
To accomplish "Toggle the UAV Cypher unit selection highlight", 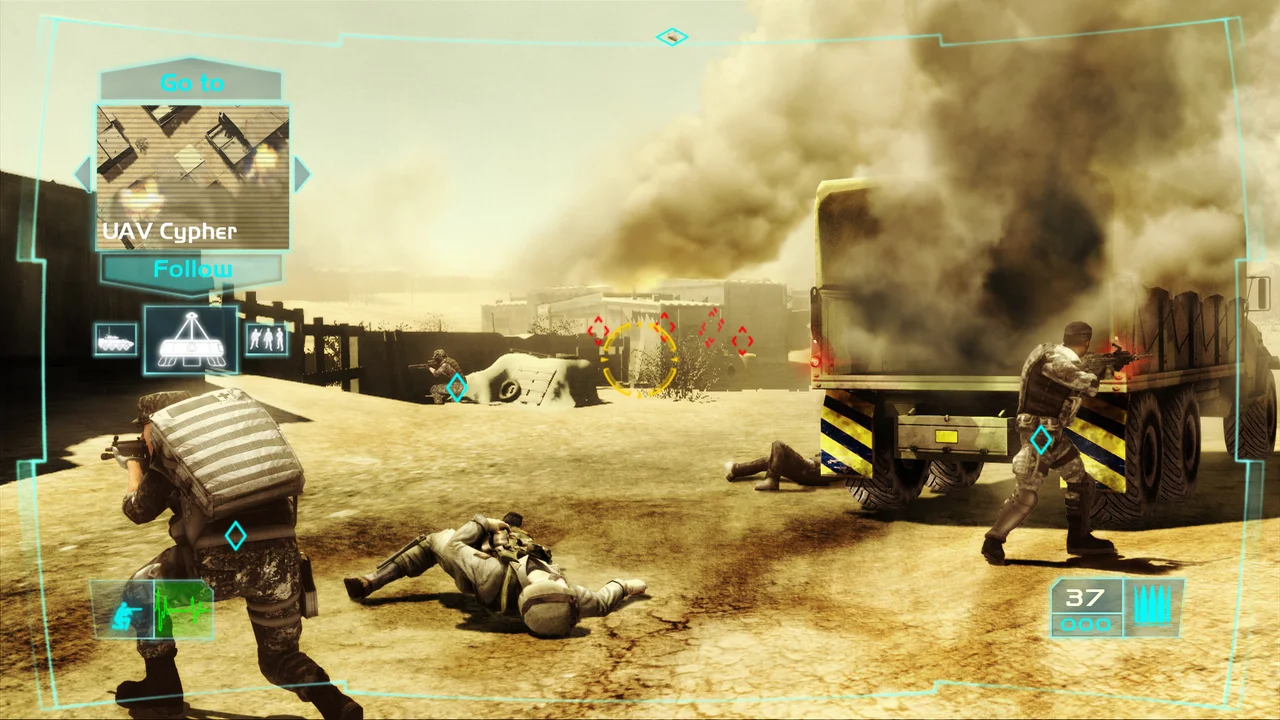I will [190, 340].
